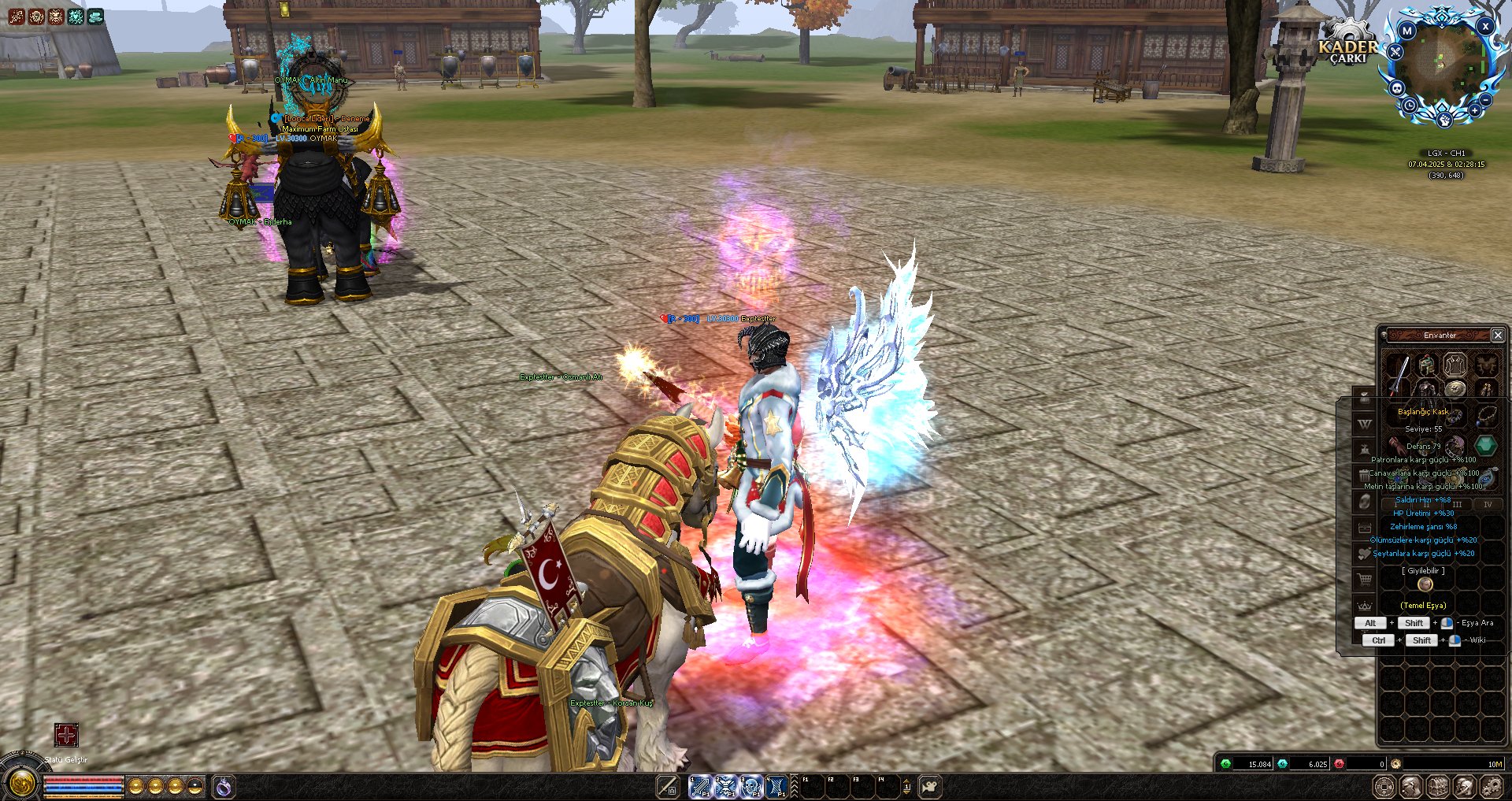Click the Statü Geliştir red plus icon
Image resolution: width=1512 pixels, height=801 pixels.
point(66,735)
